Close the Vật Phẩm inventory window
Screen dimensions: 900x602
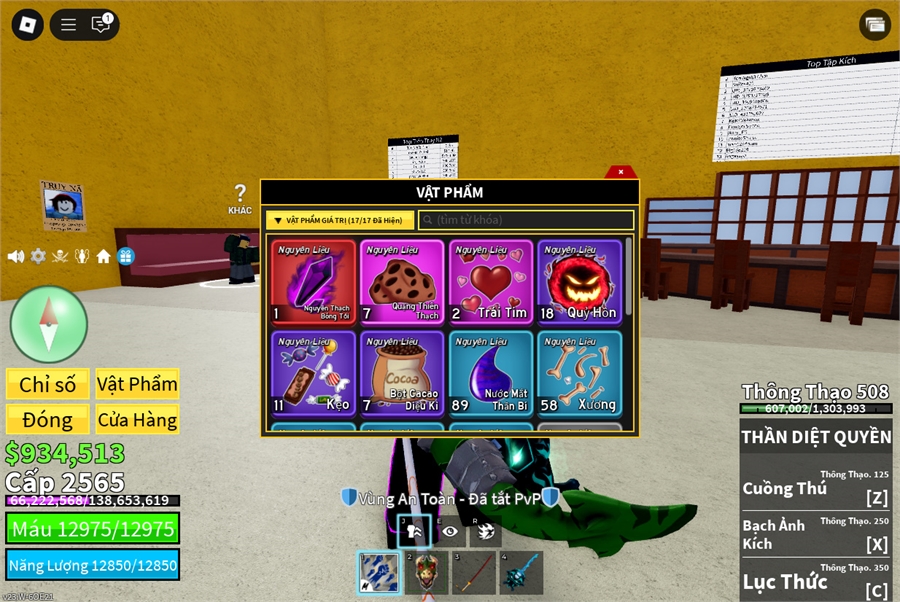[621, 172]
